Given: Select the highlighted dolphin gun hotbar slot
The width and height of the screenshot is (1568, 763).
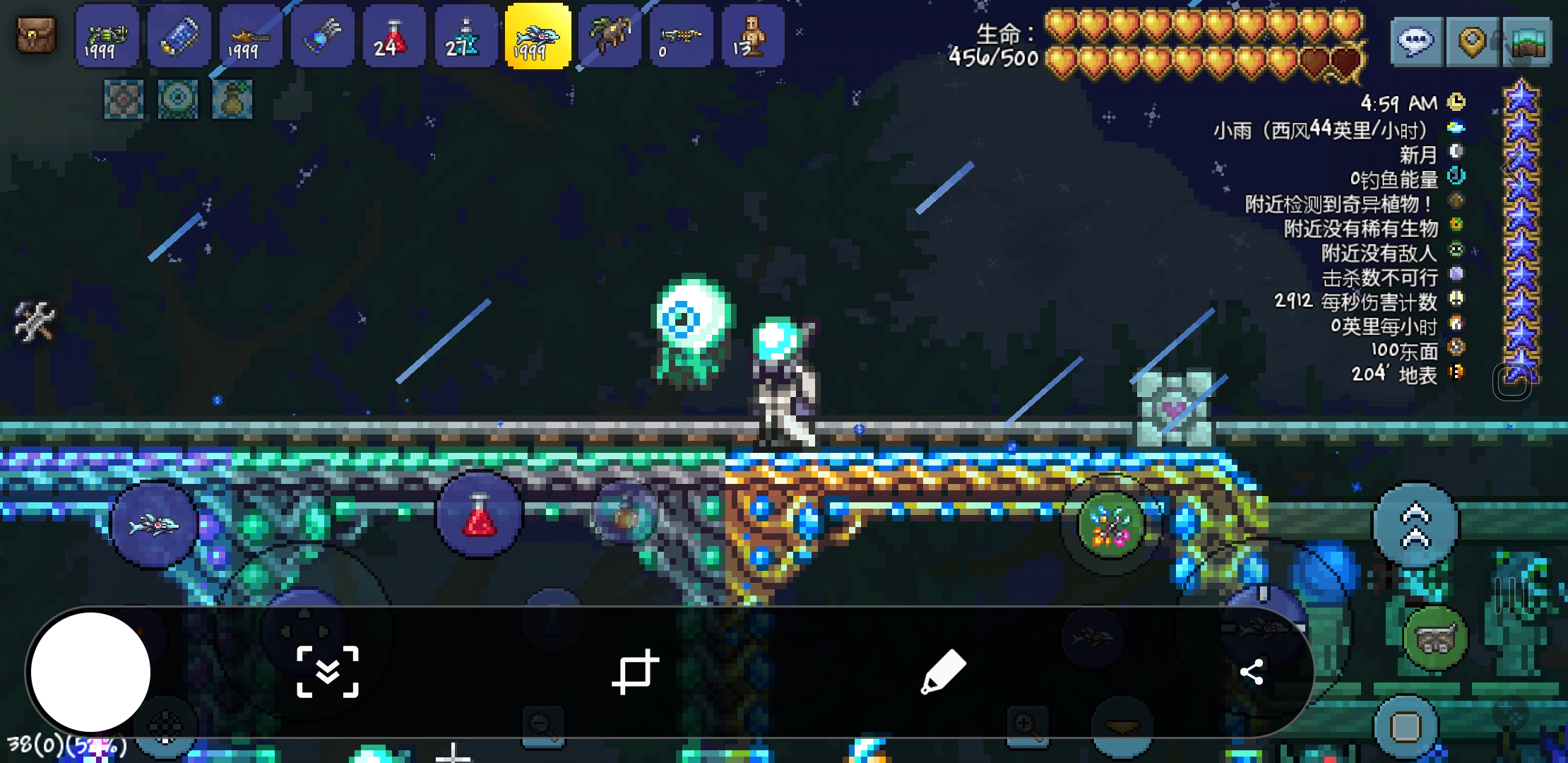Looking at the screenshot, I should click(537, 37).
